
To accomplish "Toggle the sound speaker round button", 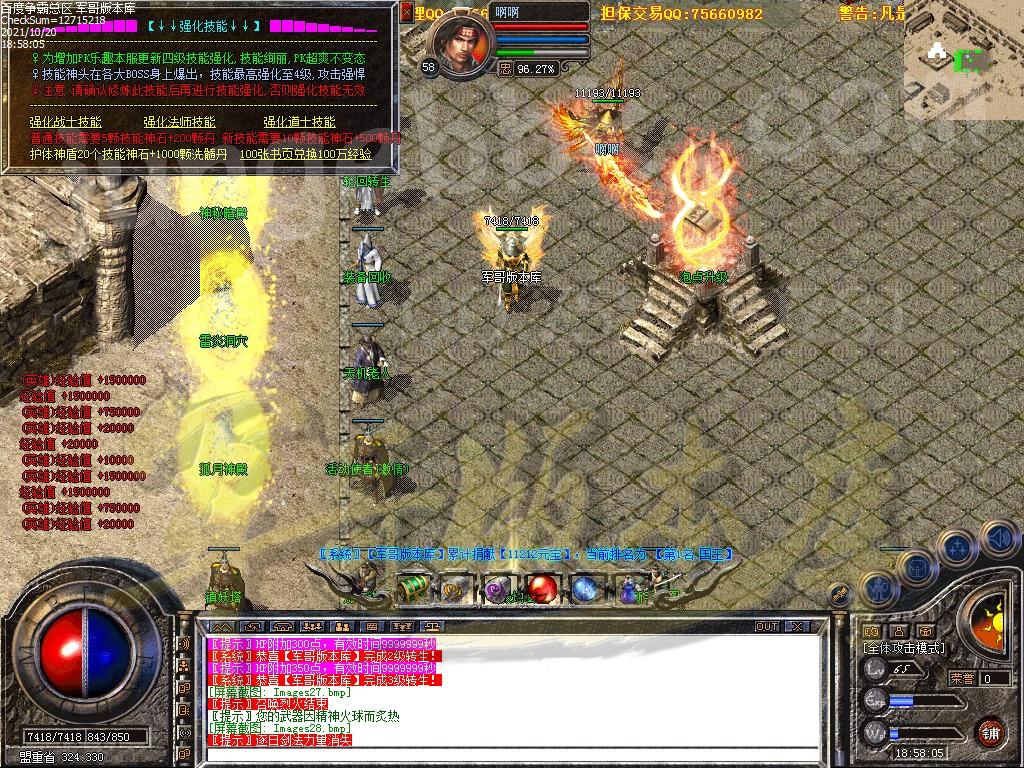I will 1001,539.
